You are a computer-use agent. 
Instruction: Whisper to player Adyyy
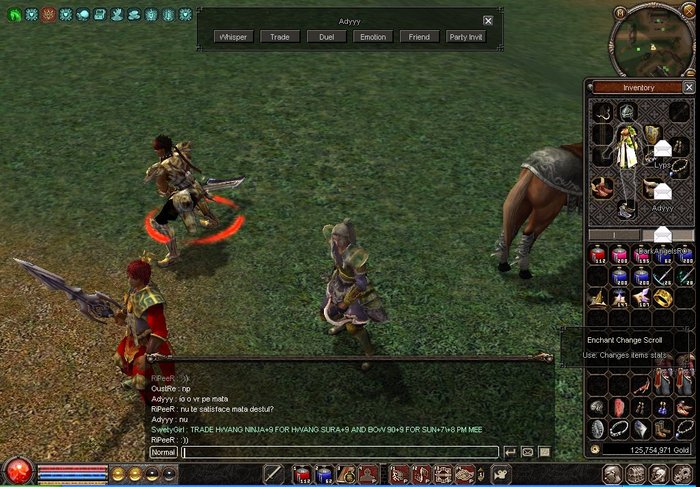point(233,37)
